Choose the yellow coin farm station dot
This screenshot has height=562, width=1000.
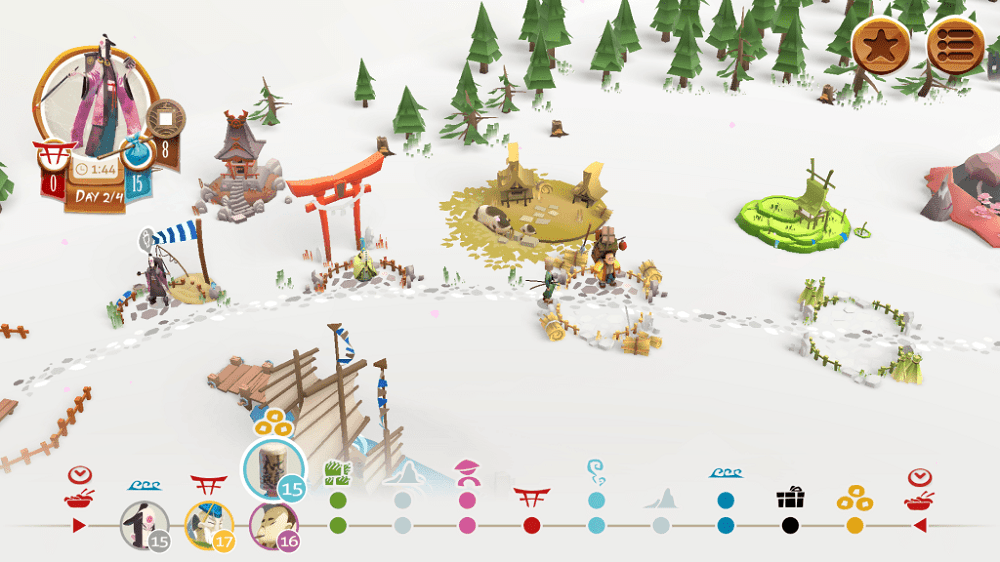[854, 525]
